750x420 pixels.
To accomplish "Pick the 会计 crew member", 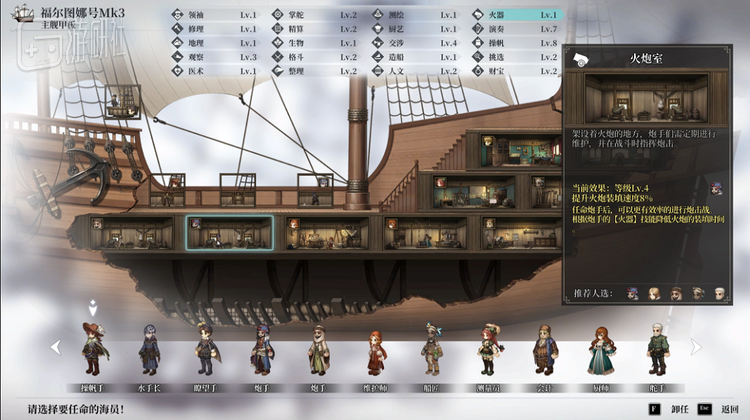I will pos(544,348).
